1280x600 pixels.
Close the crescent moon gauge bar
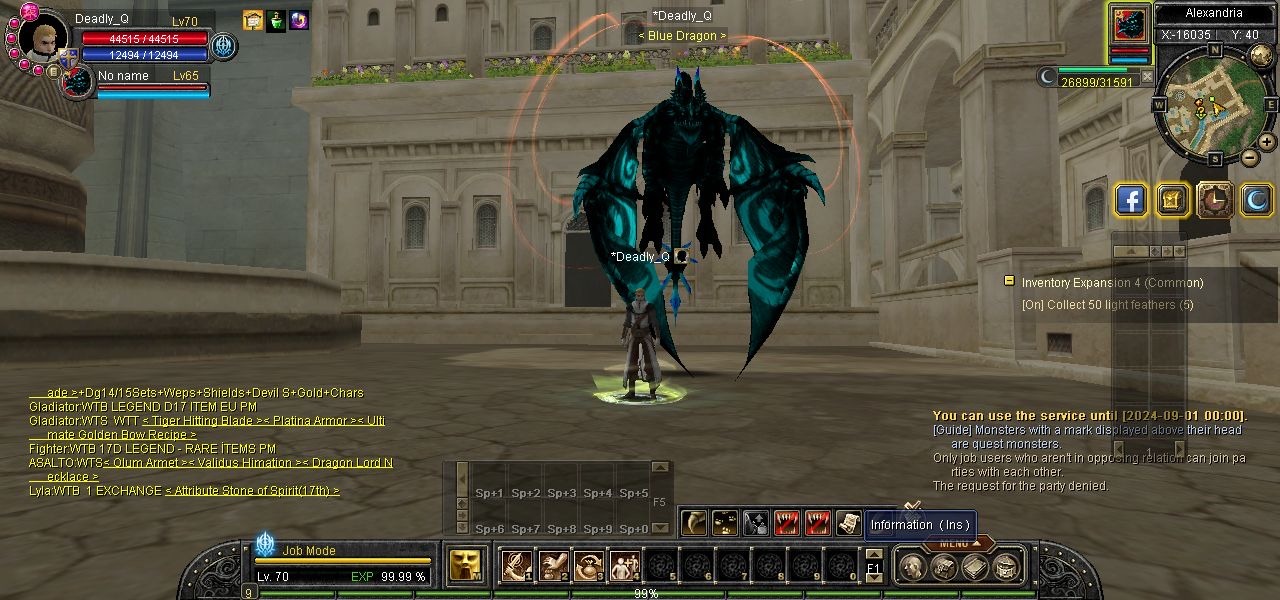(1147, 76)
